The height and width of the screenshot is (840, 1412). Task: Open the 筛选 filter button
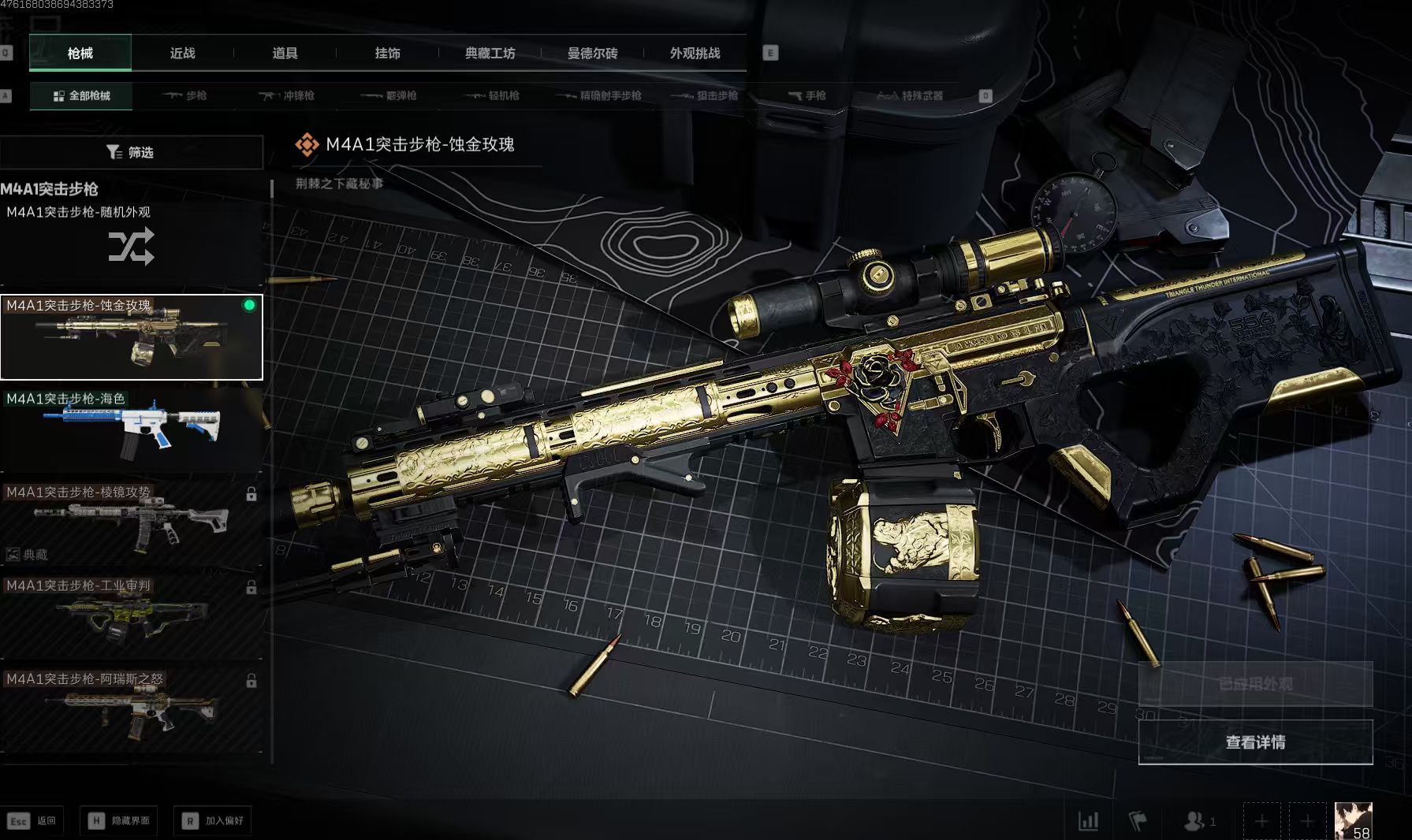click(x=131, y=152)
